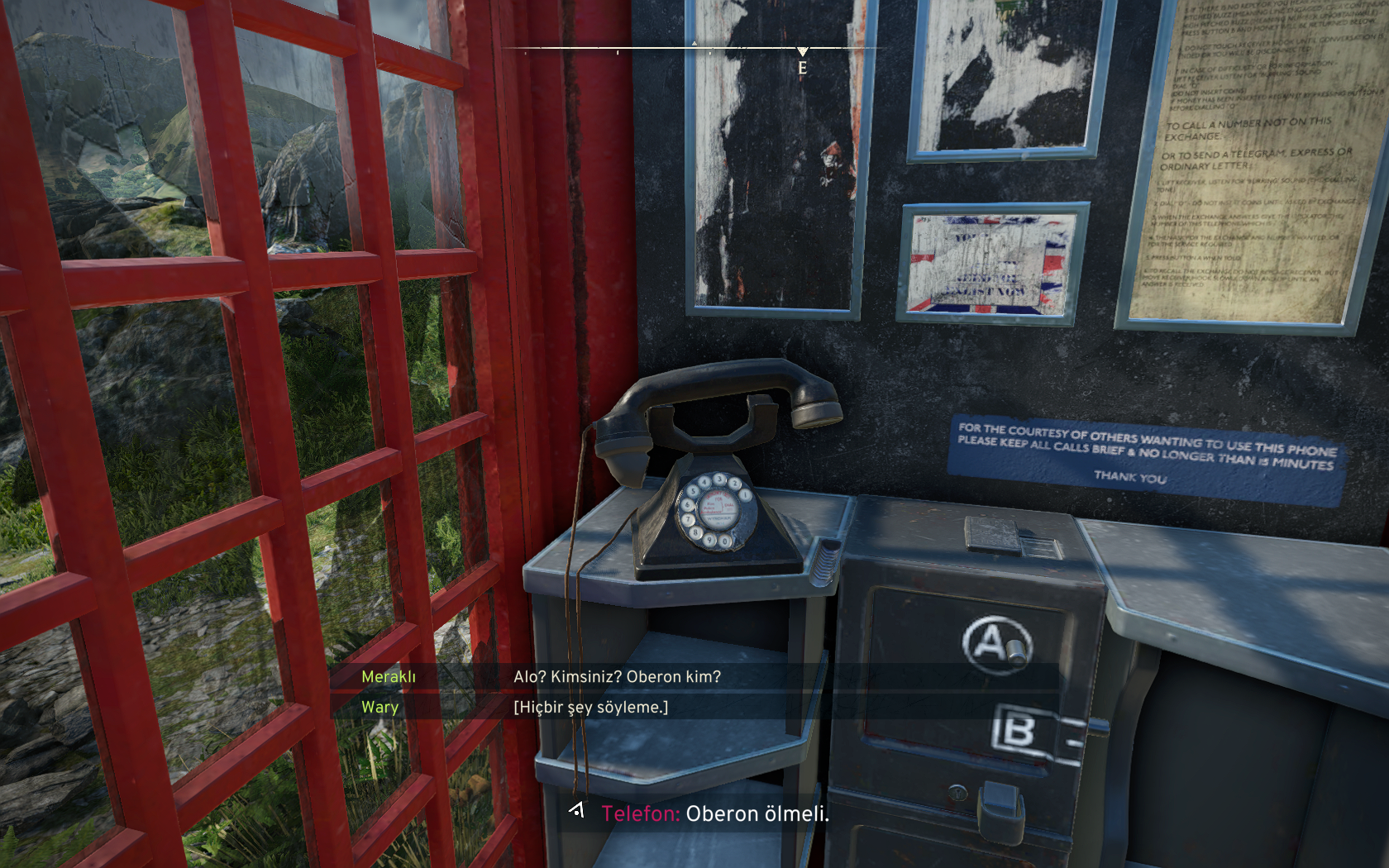The height and width of the screenshot is (868, 1389).
Task: Select the Wary option to say nothing
Action: [x=590, y=708]
